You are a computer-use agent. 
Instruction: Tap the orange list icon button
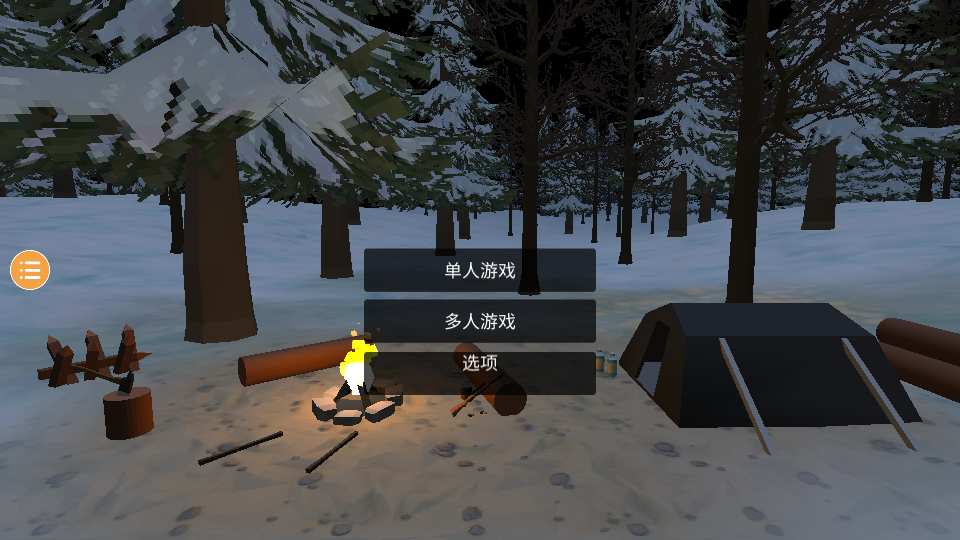[30, 270]
